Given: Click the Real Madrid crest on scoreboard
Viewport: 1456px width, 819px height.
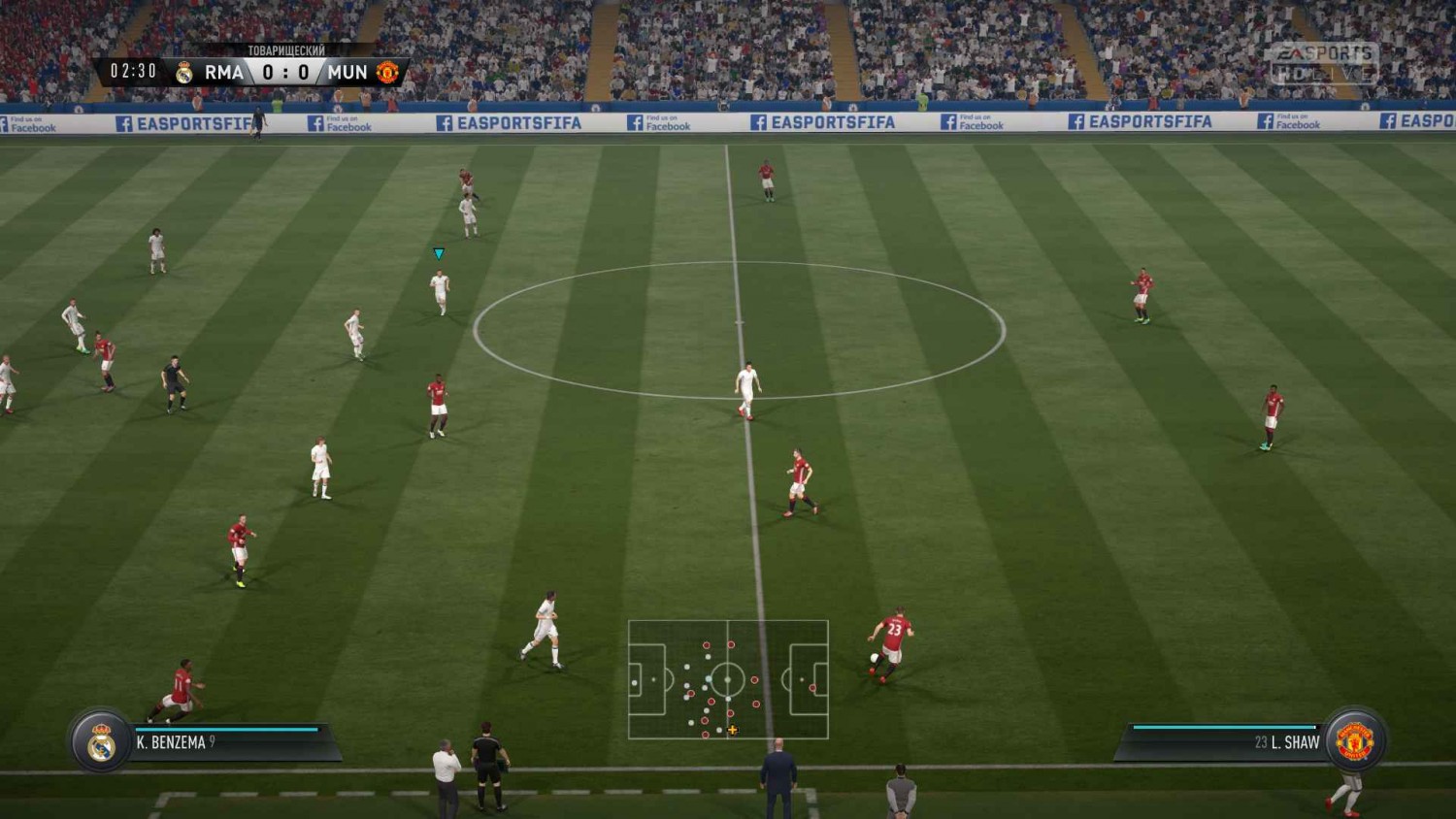Looking at the screenshot, I should coord(184,71).
